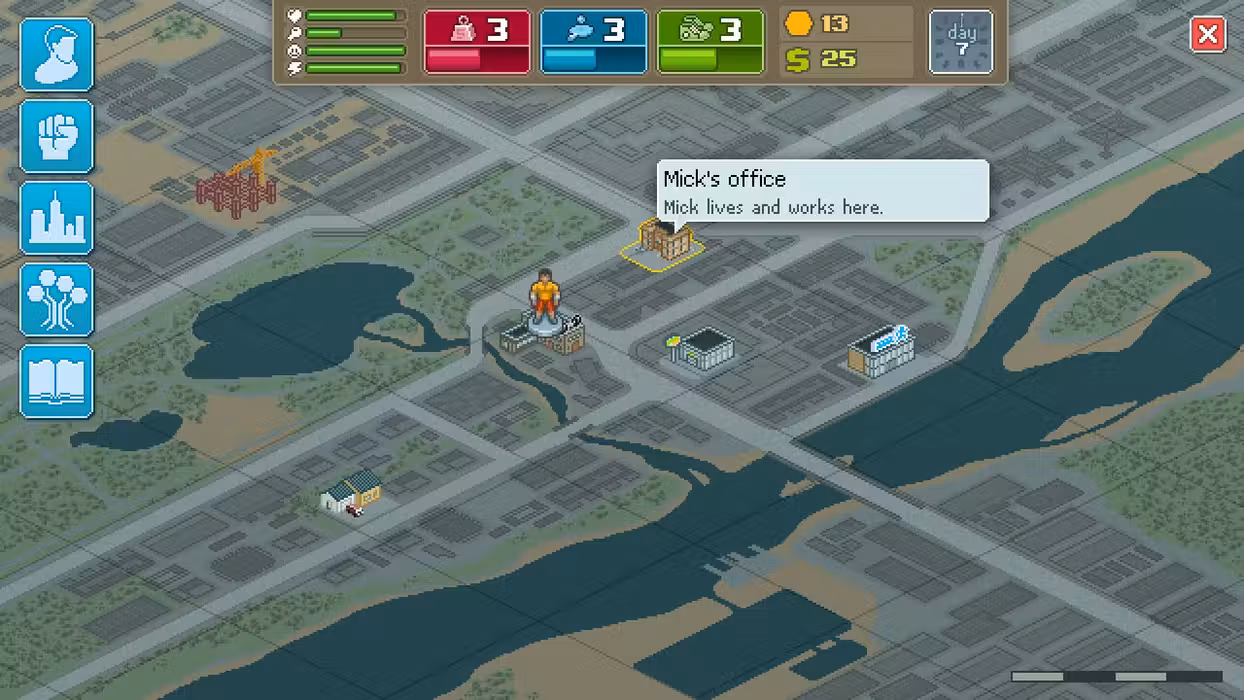Select the construction site with crane

coord(237,183)
